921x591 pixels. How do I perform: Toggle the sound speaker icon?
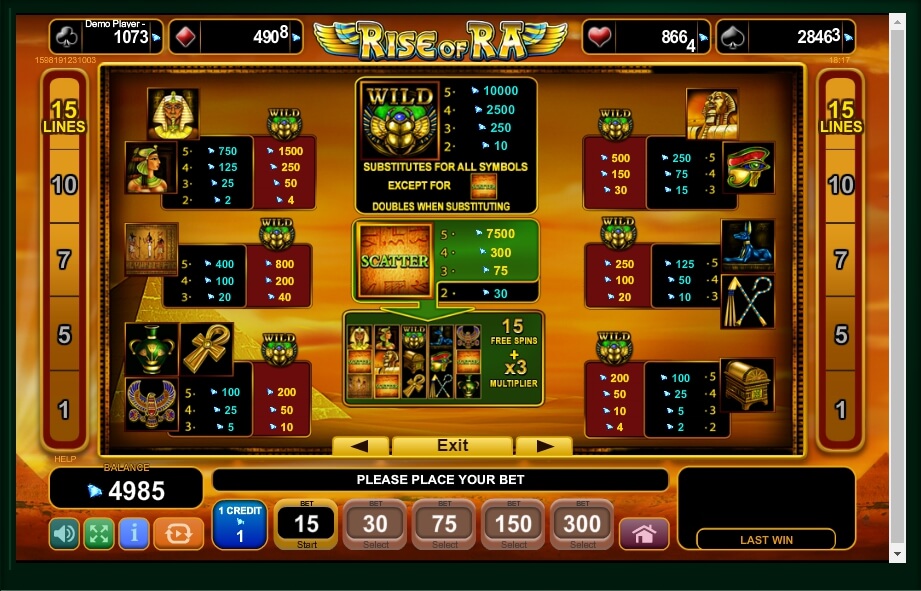64,534
